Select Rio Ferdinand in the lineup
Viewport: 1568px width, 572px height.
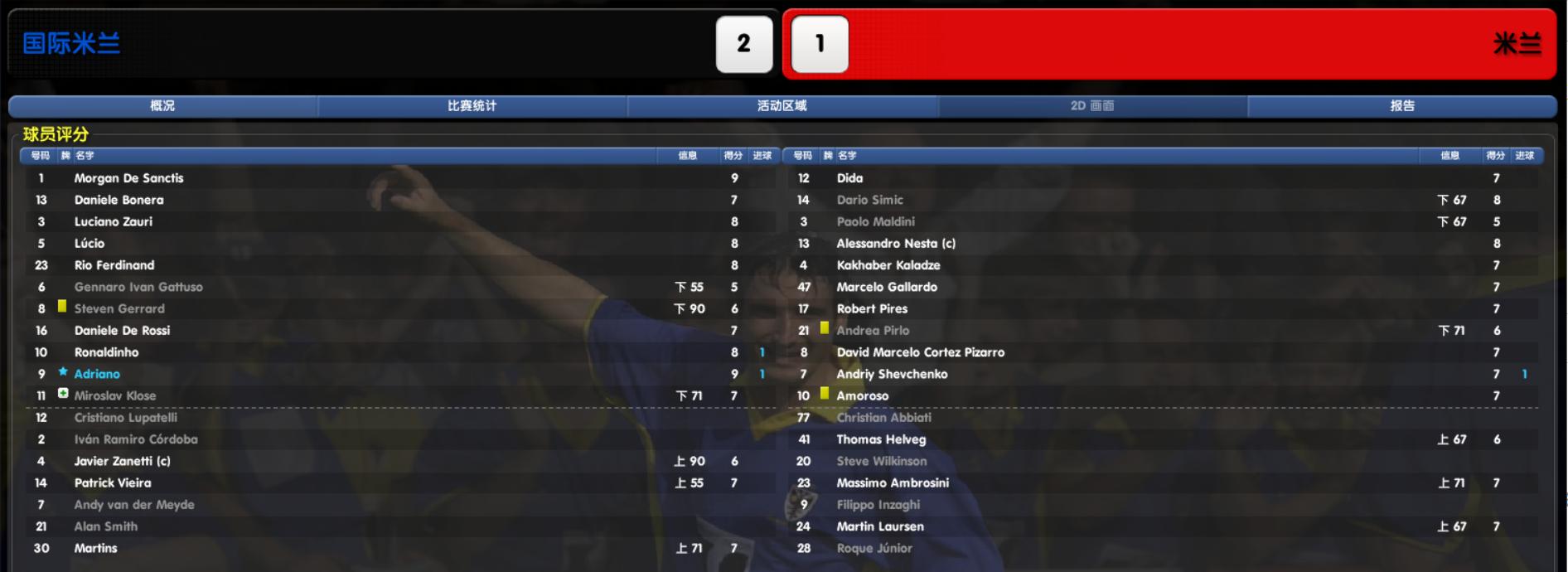click(114, 265)
